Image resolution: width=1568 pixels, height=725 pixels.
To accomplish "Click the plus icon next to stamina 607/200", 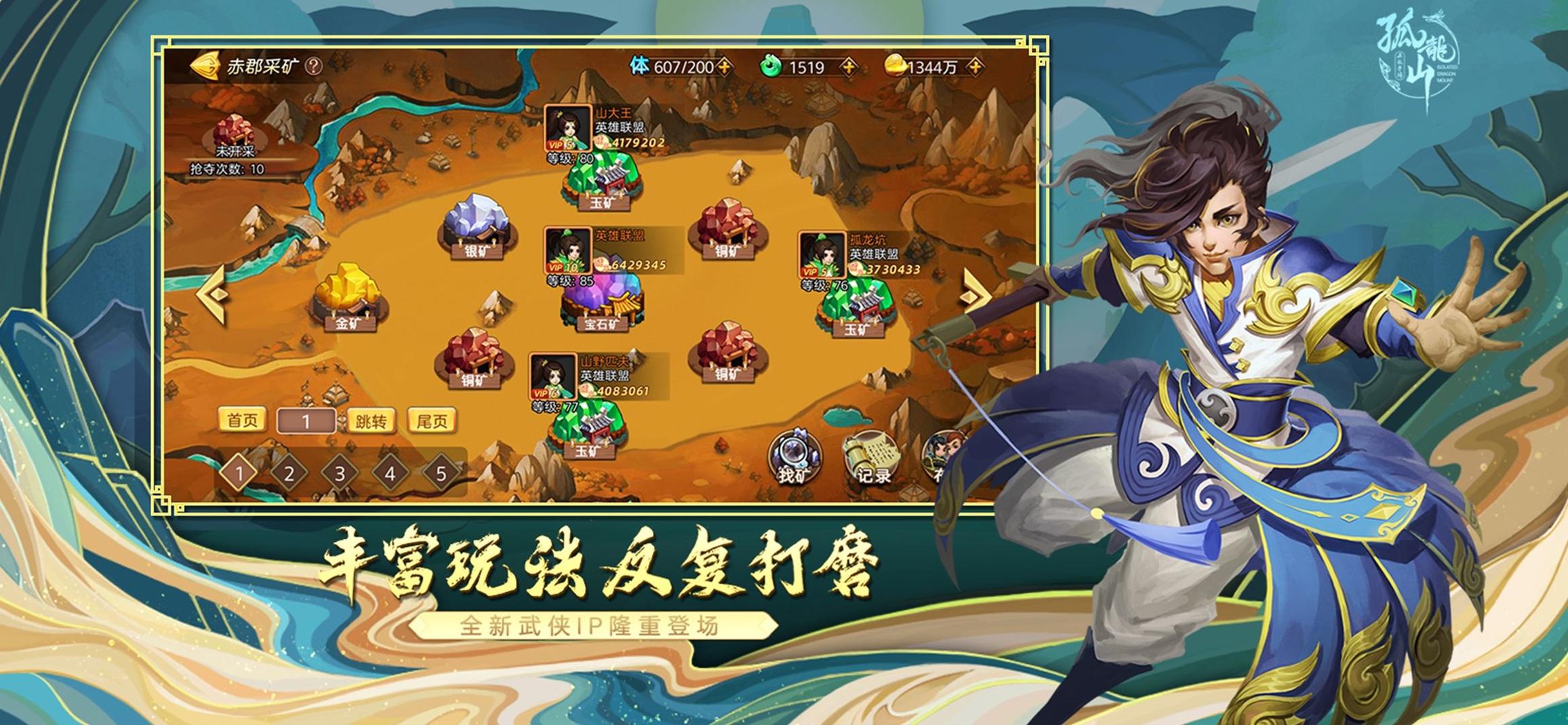I will point(725,67).
